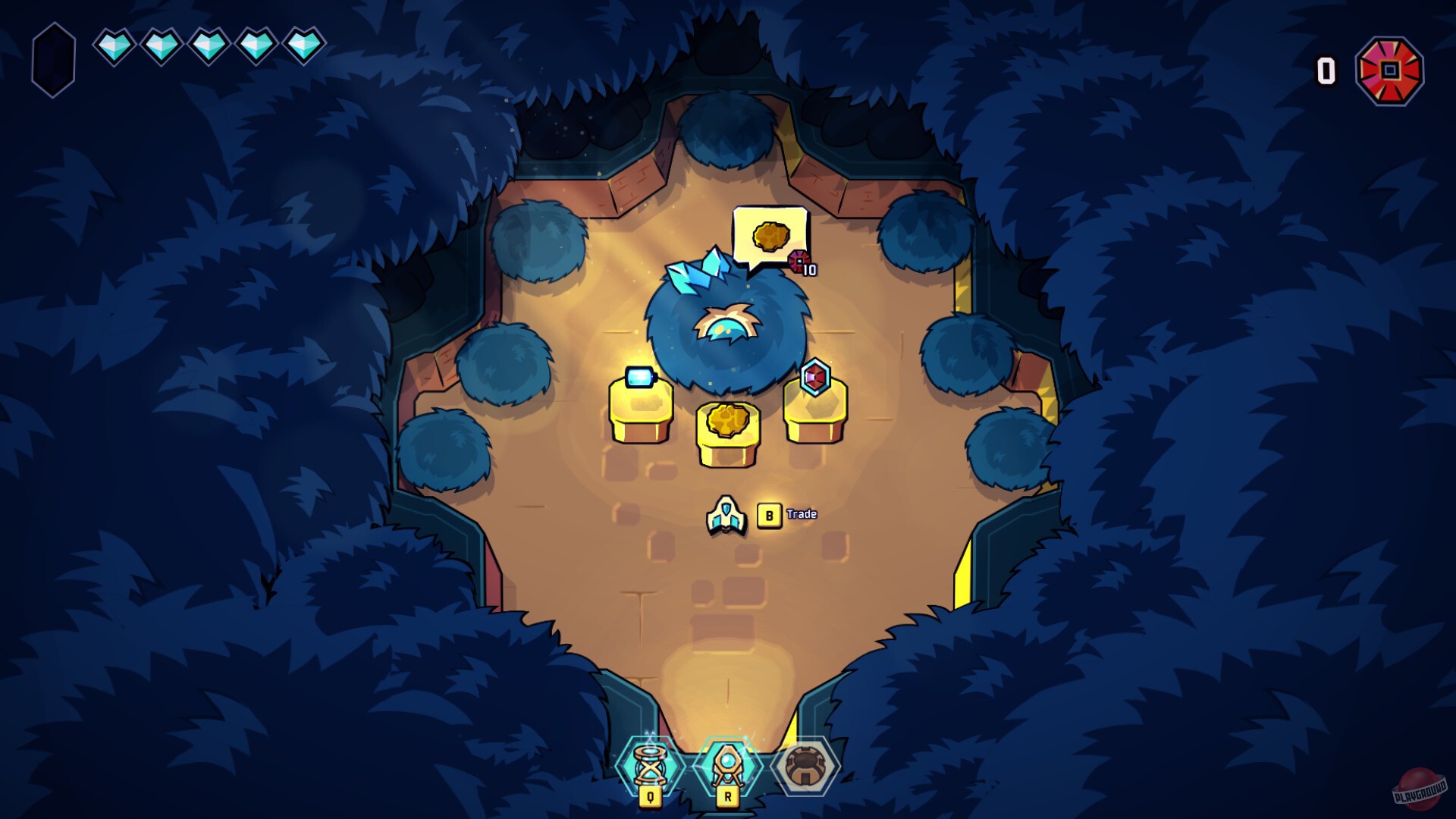Click the 'Trade' label text
1456x819 pixels.
click(x=803, y=513)
